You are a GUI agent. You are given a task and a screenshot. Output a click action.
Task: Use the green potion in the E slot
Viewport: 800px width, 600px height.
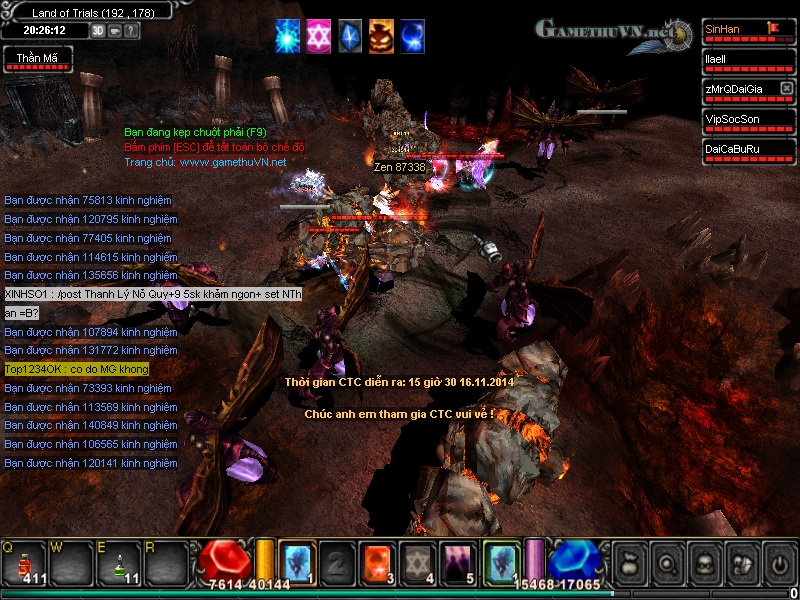click(119, 562)
